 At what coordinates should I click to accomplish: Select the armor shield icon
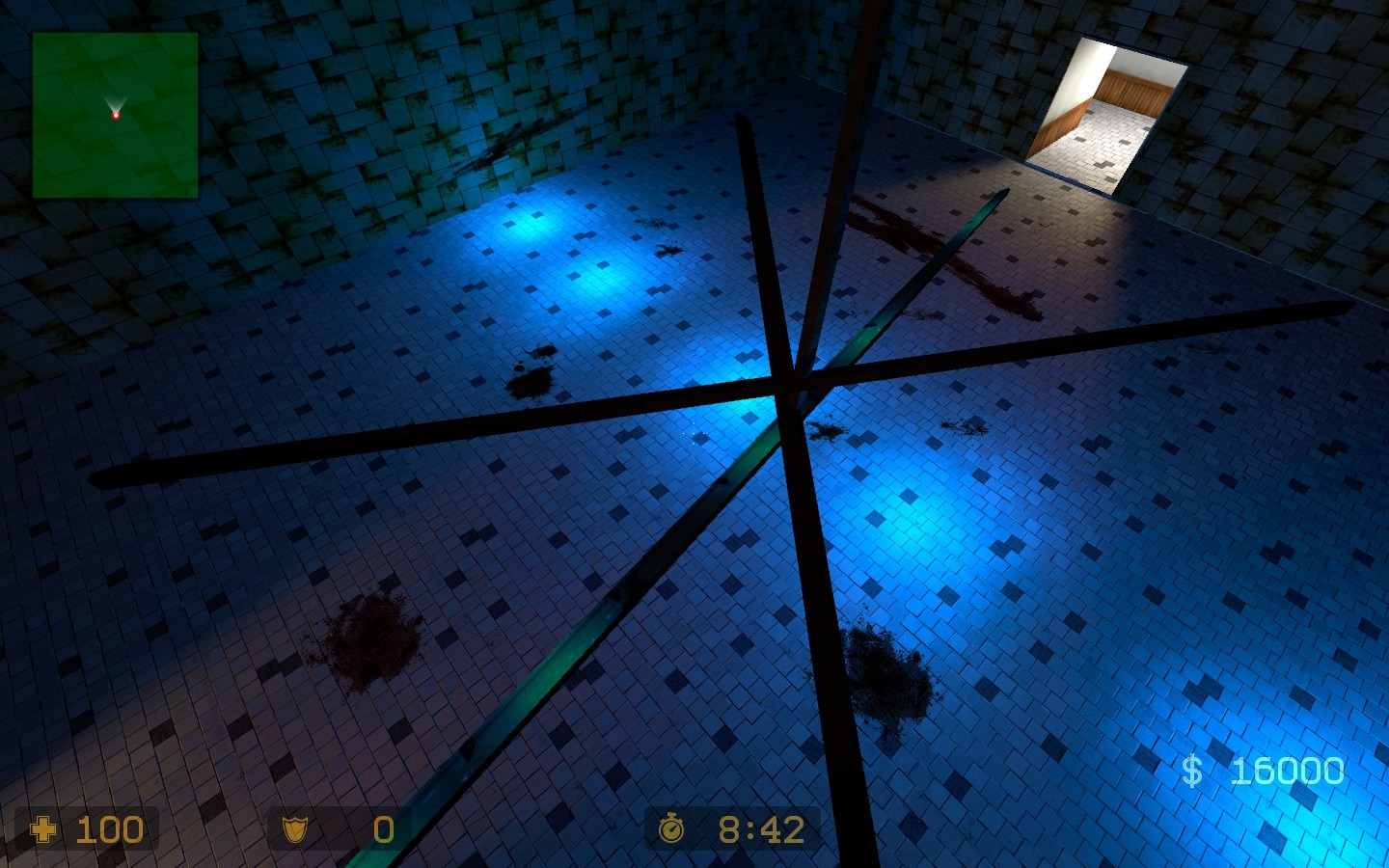tap(295, 829)
